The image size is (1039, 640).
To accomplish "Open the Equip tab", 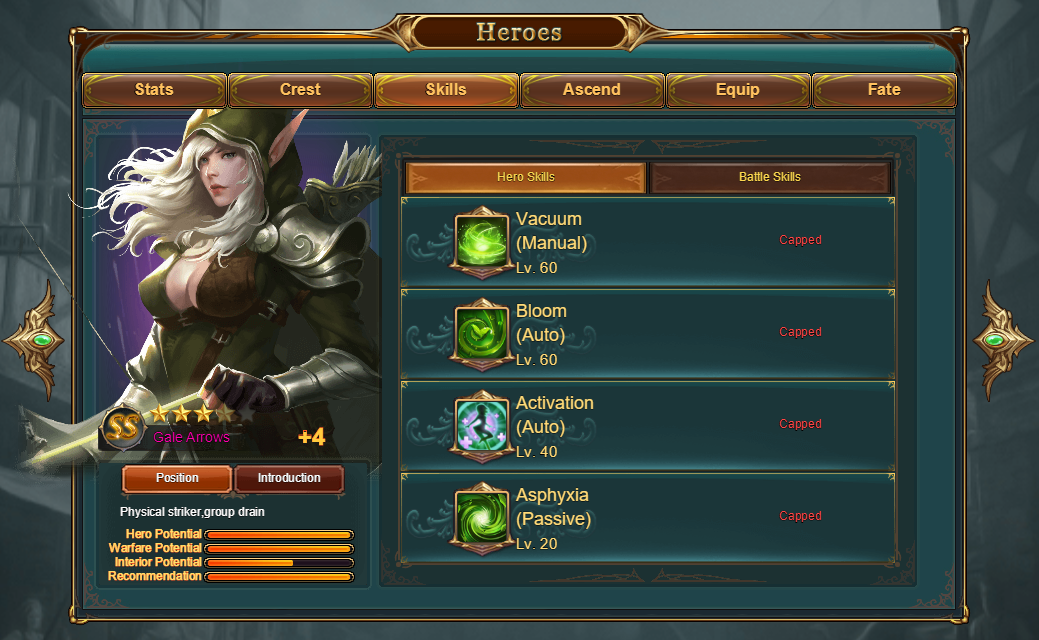I will pyautogui.click(x=738, y=90).
